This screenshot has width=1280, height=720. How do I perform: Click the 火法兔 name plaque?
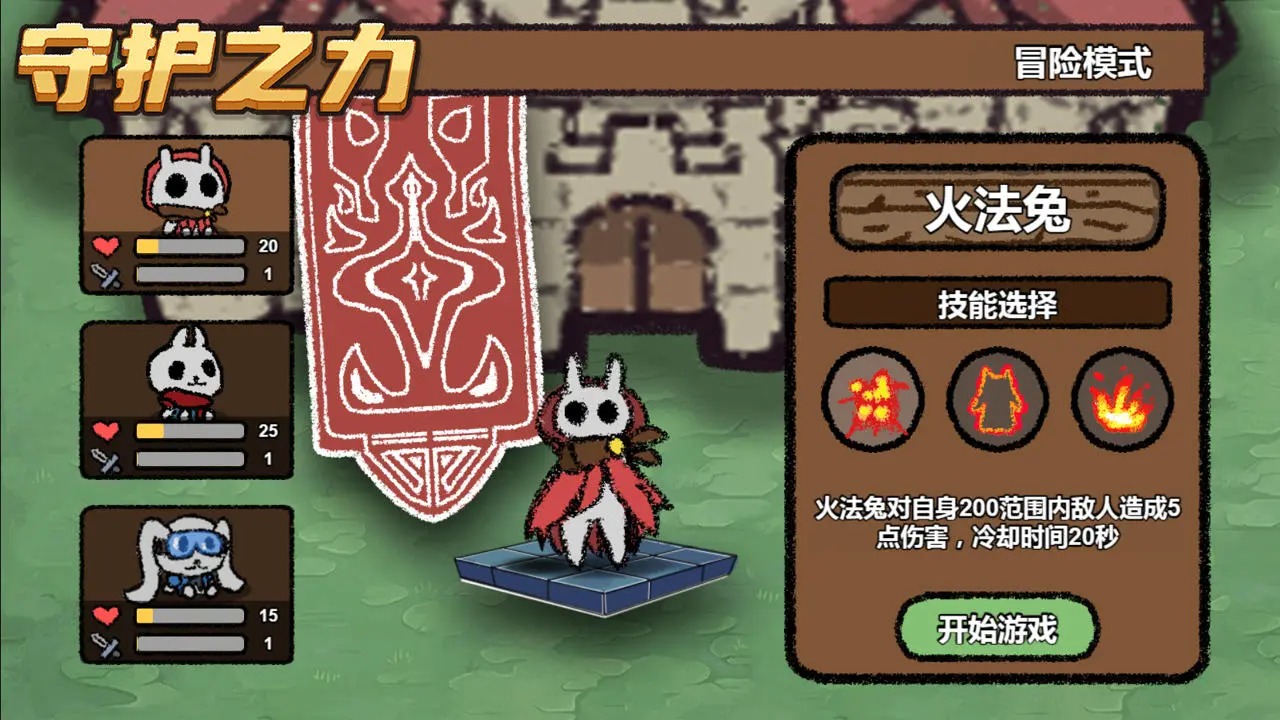click(997, 205)
